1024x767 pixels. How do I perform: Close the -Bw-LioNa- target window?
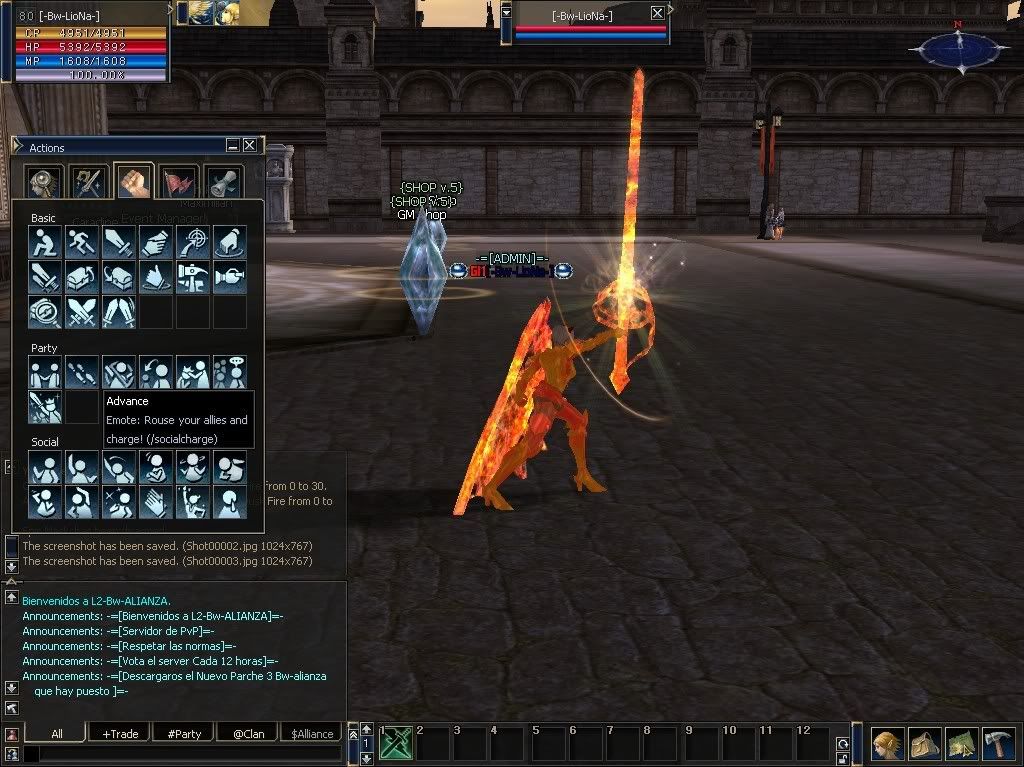coord(657,13)
